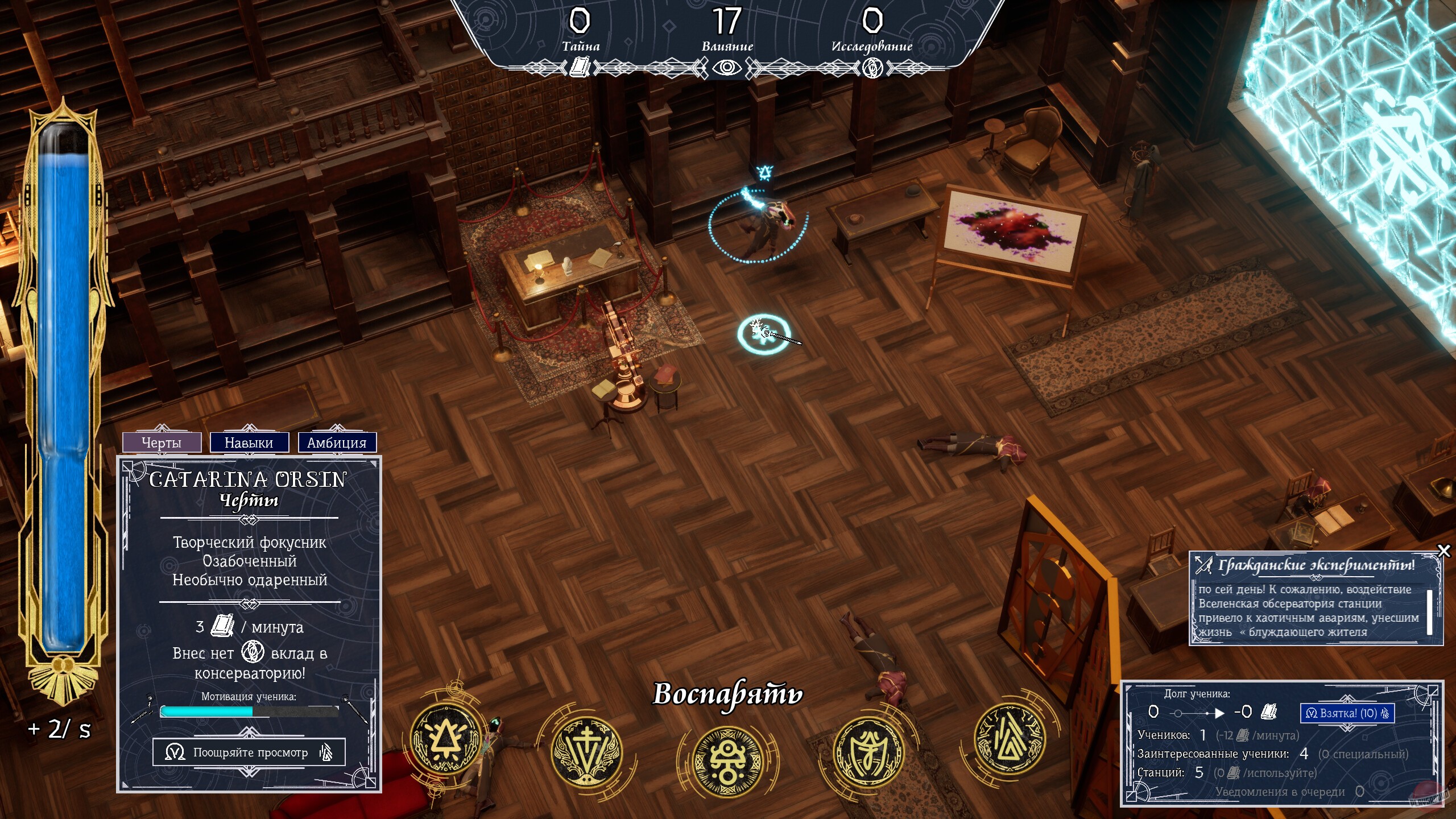Click the Исследование spiral icon
The height and width of the screenshot is (819, 1456).
874,69
